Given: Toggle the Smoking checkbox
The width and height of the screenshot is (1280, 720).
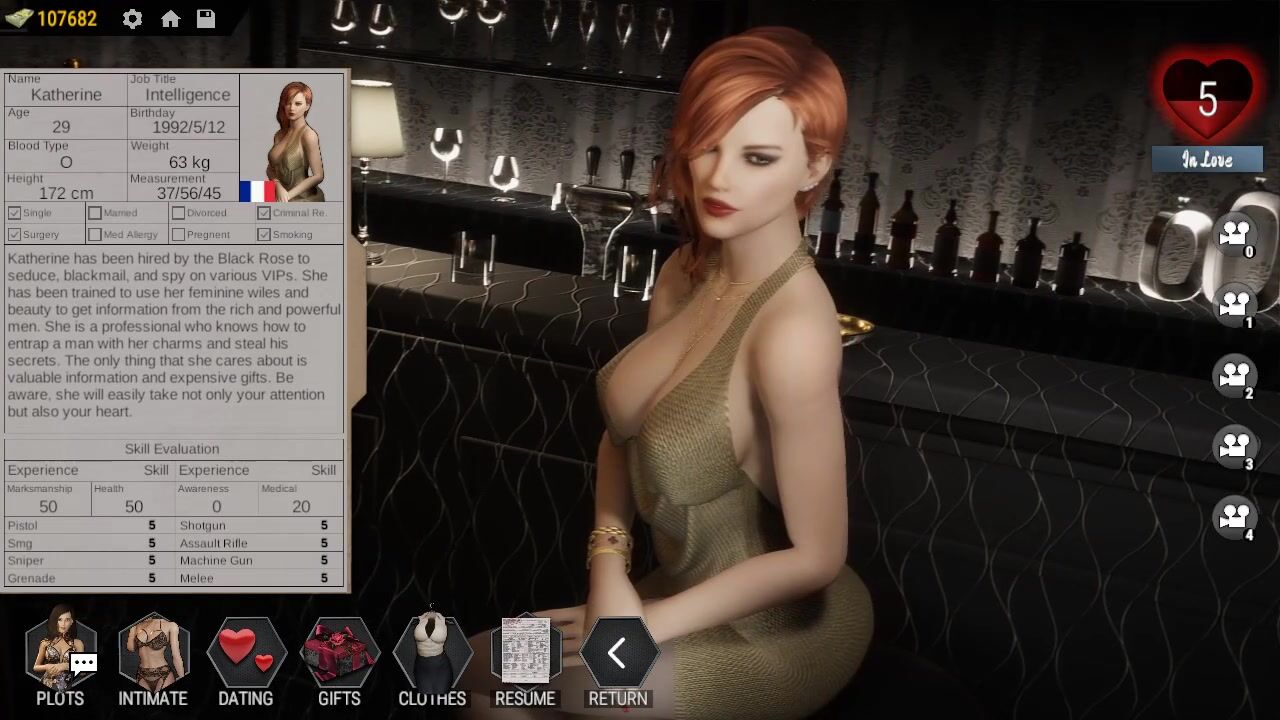Looking at the screenshot, I should [x=264, y=235].
